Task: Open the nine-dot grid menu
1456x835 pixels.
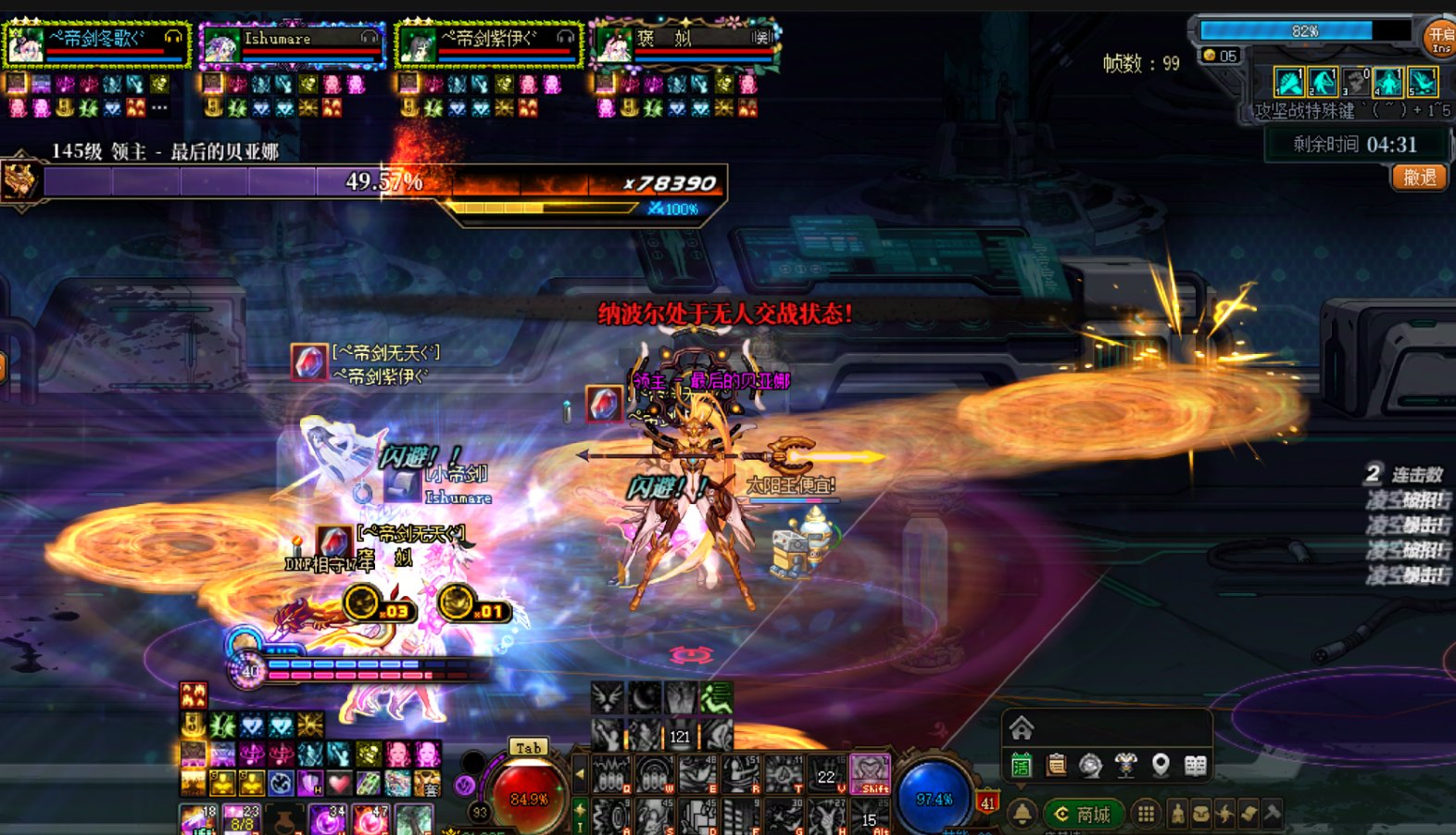Action: (x=1146, y=814)
